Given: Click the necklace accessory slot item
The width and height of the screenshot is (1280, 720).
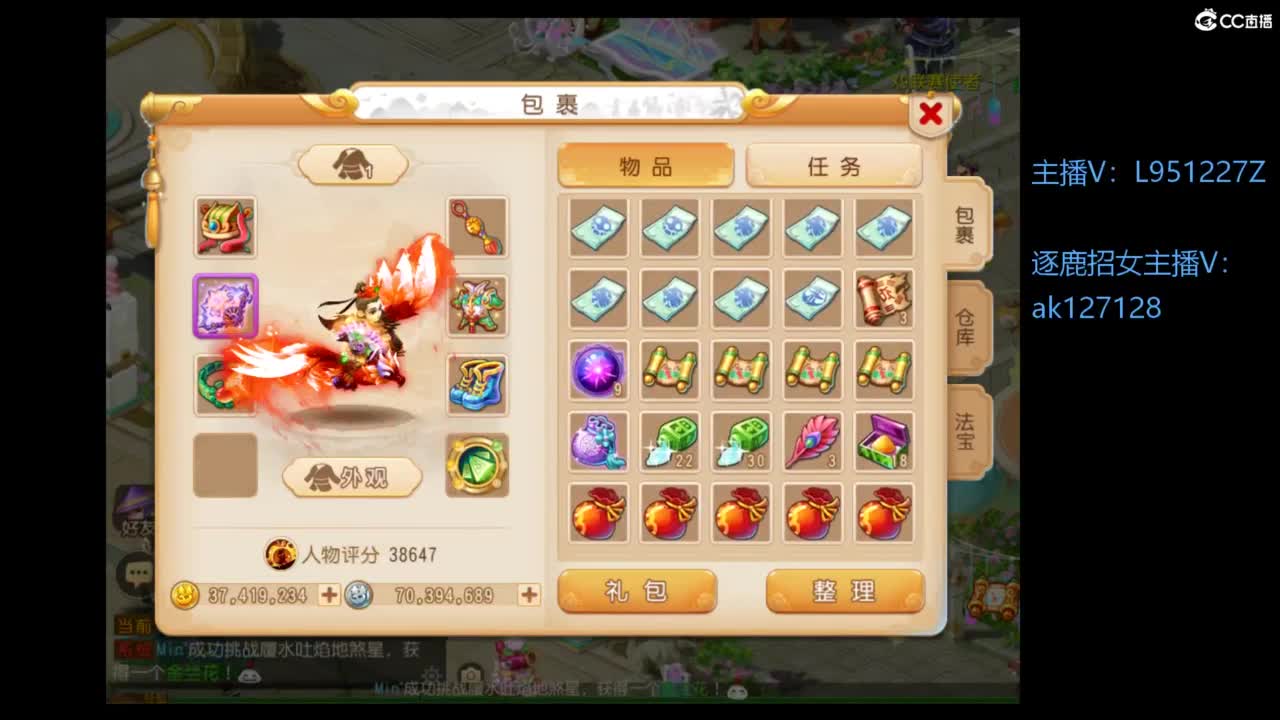Looking at the screenshot, I should [478, 227].
